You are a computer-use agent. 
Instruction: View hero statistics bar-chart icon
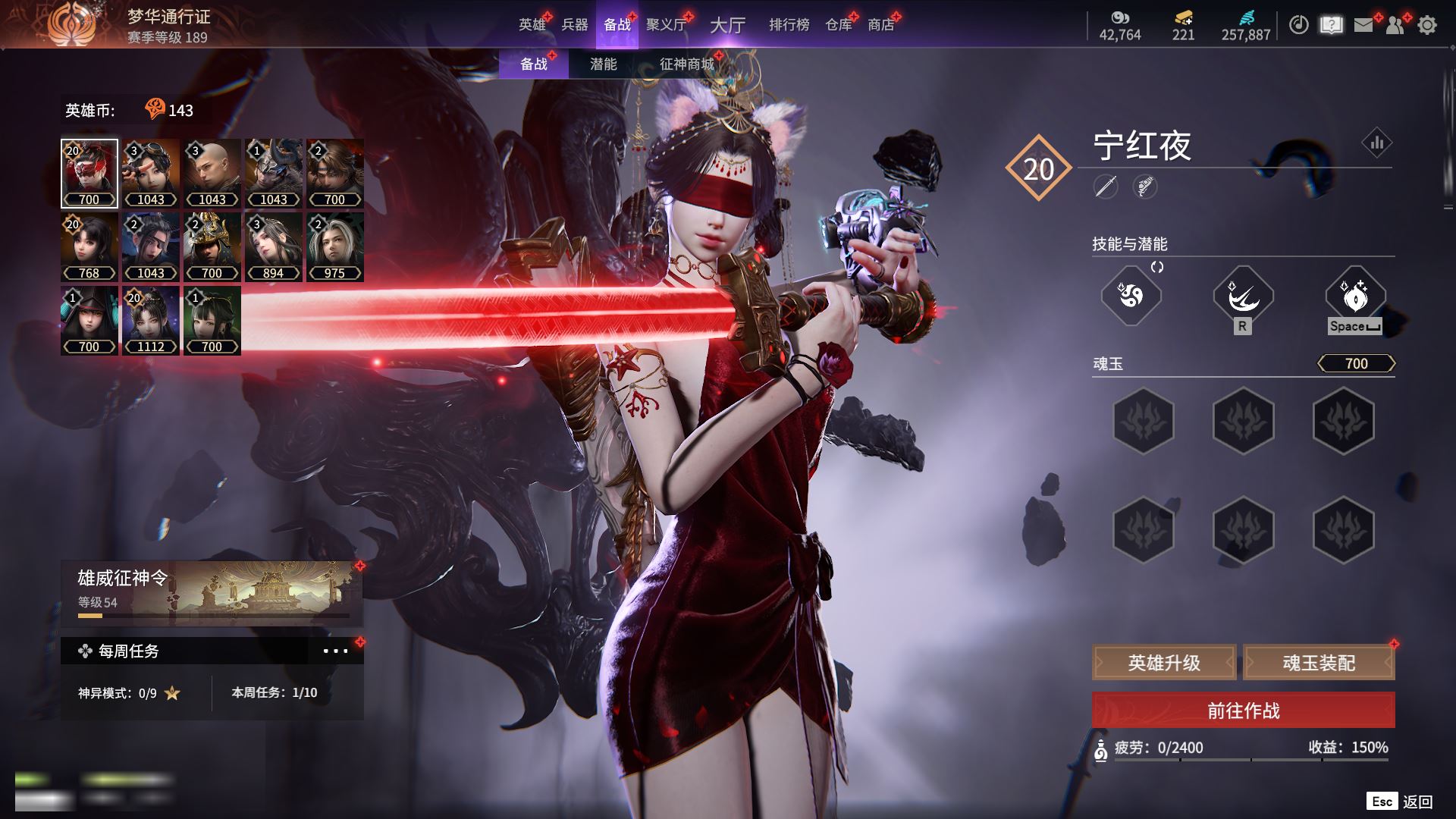click(x=1376, y=143)
